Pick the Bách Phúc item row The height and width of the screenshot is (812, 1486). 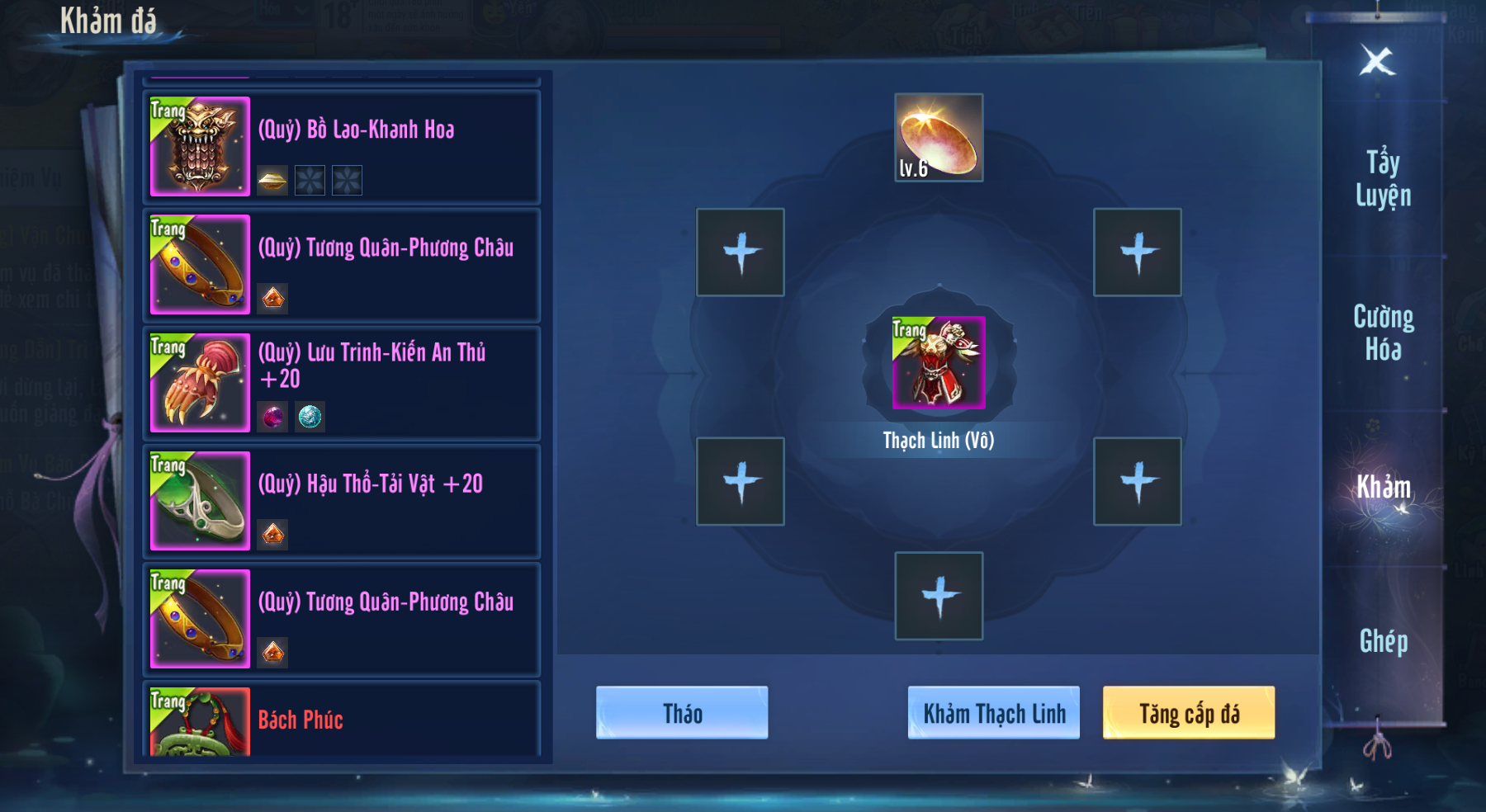coord(342,720)
